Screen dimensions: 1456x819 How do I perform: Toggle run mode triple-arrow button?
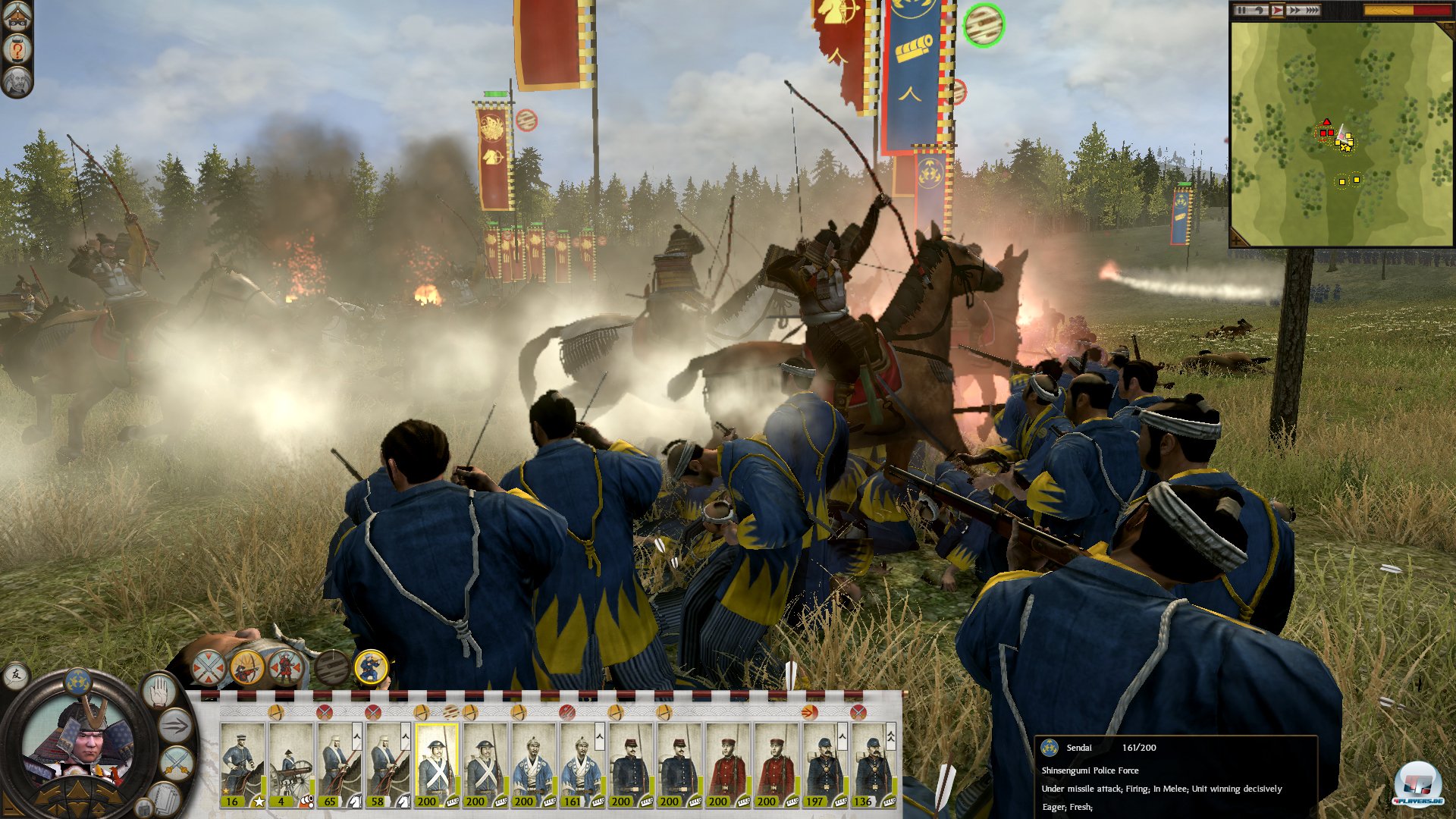point(174,725)
